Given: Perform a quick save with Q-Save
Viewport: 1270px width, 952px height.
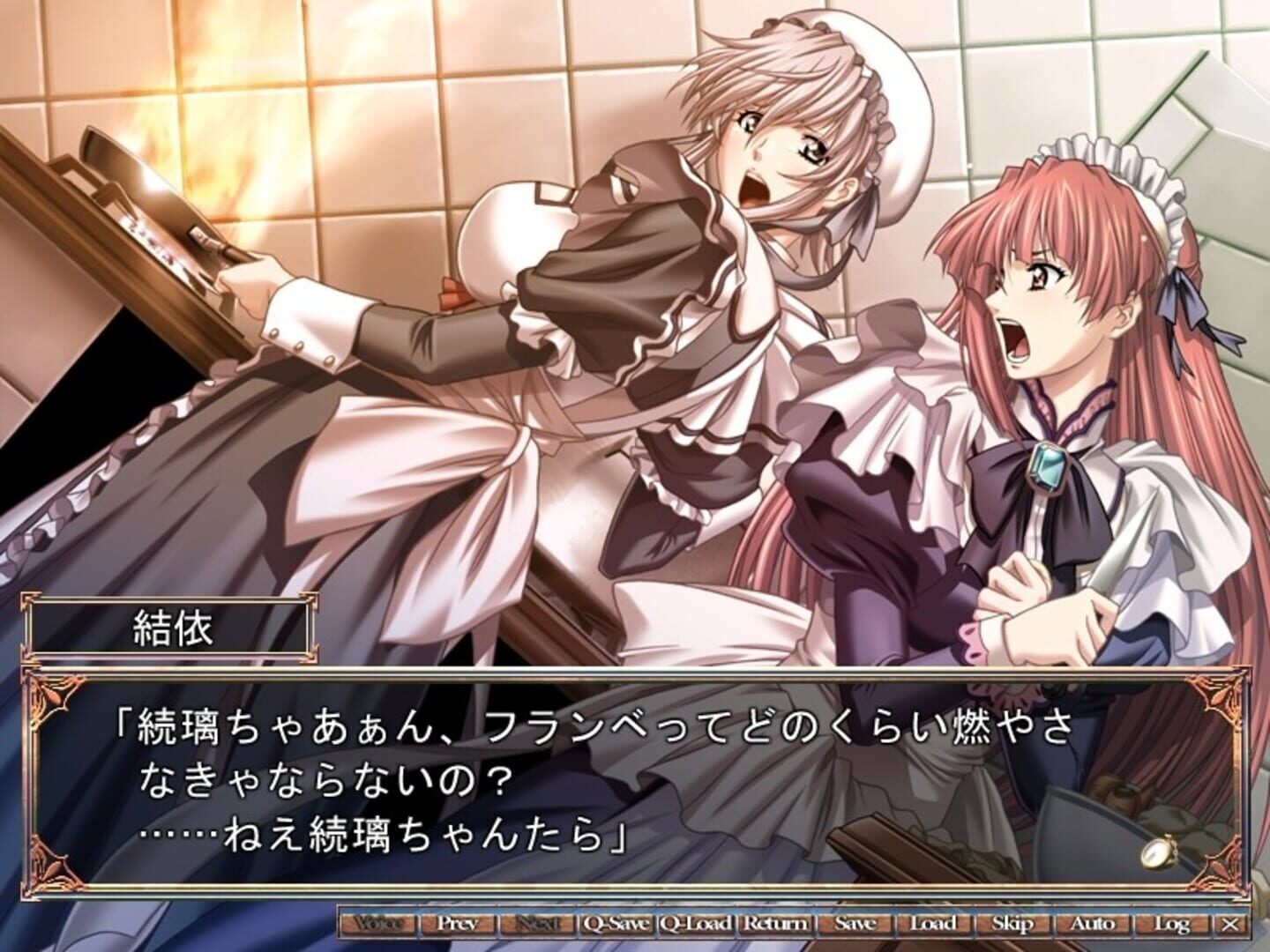Looking at the screenshot, I should (x=617, y=923).
